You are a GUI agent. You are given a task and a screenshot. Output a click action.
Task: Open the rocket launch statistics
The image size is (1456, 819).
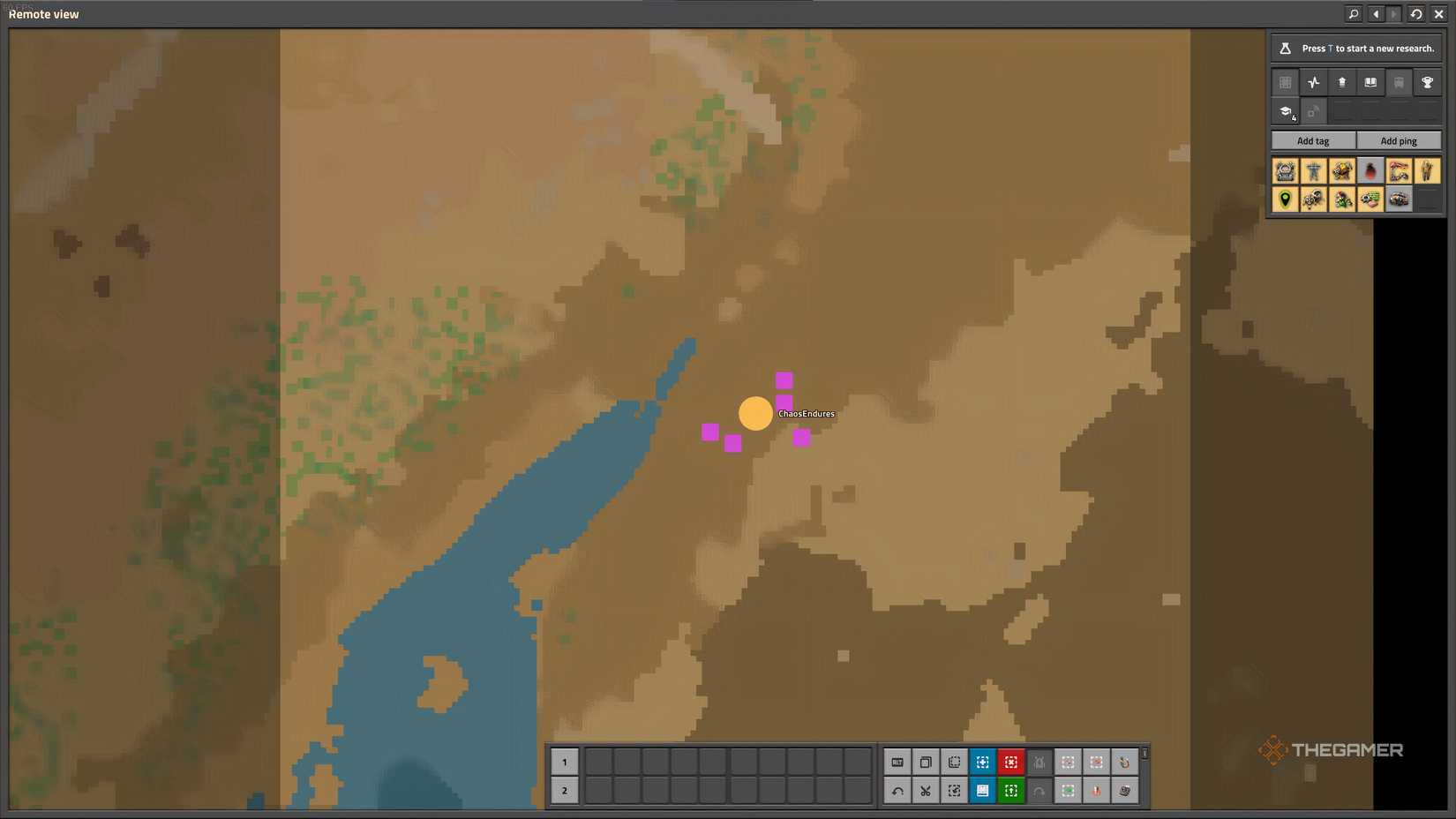pyautogui.click(x=1342, y=81)
